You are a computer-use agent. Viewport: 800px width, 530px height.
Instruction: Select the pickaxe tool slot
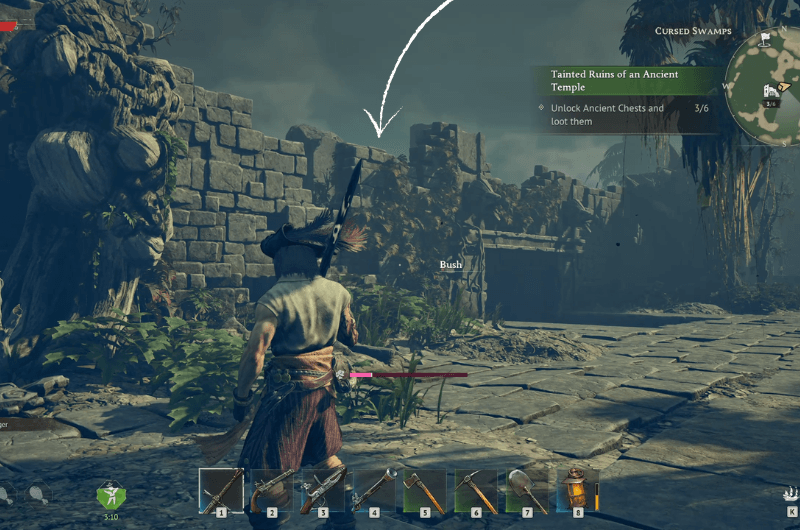[476, 490]
